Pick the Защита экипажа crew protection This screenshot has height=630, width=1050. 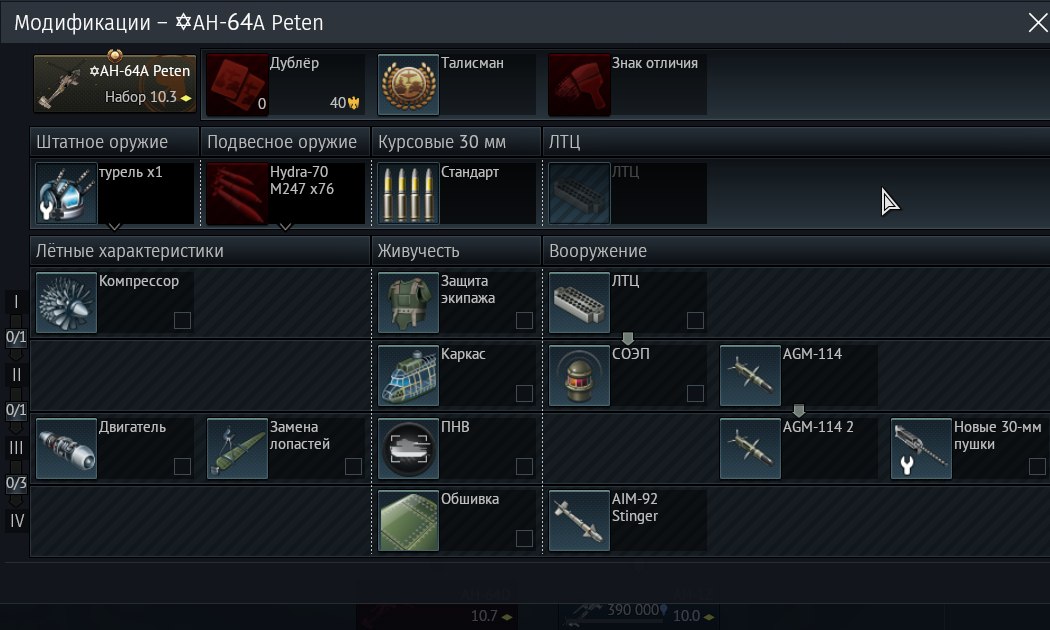(x=457, y=302)
